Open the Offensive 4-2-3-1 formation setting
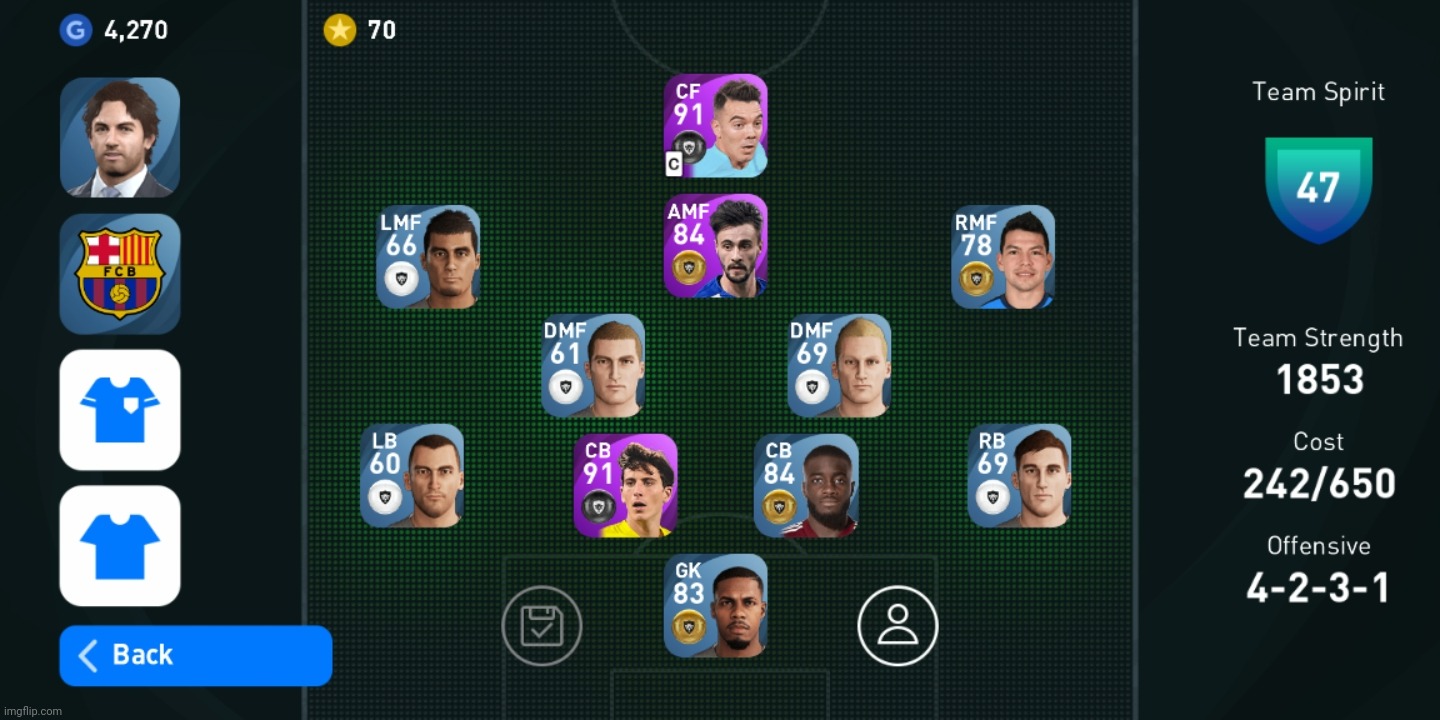1440x720 pixels. point(1318,587)
